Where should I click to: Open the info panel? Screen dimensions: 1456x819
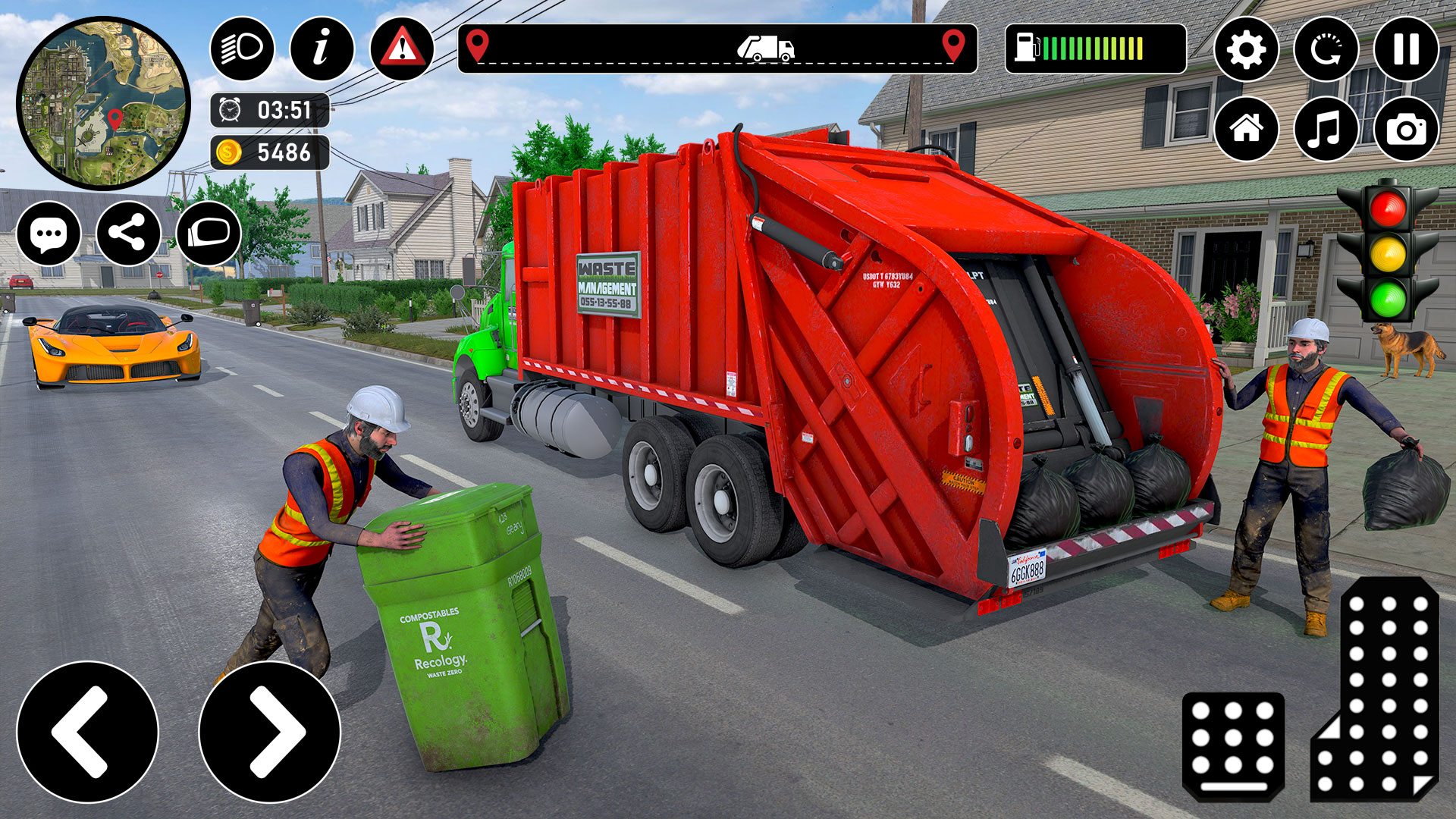coord(322,49)
